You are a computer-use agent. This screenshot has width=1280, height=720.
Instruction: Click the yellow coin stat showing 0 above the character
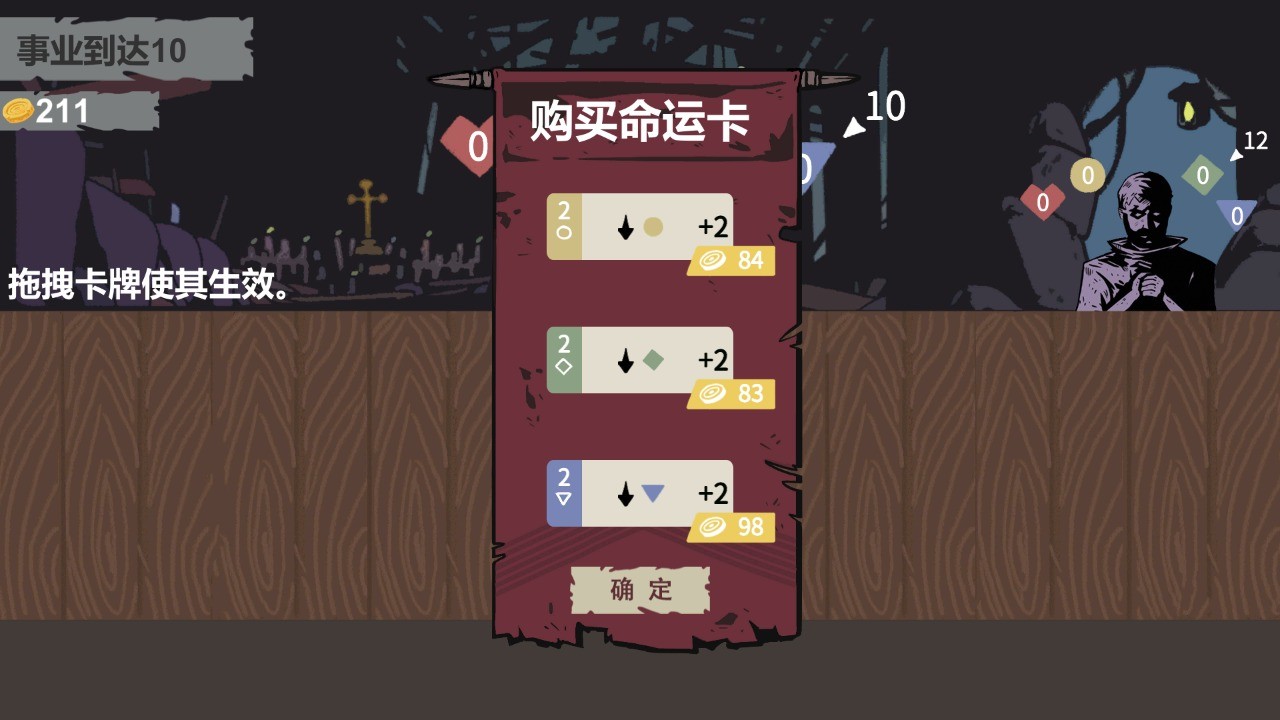[x=1086, y=174]
